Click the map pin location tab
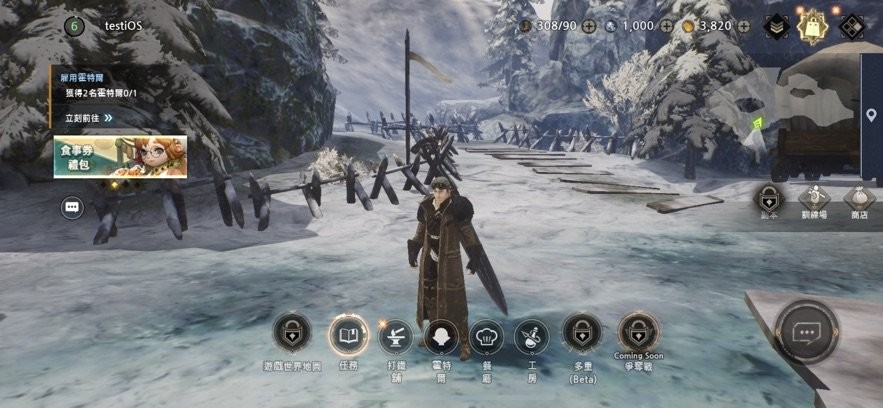 871,116
